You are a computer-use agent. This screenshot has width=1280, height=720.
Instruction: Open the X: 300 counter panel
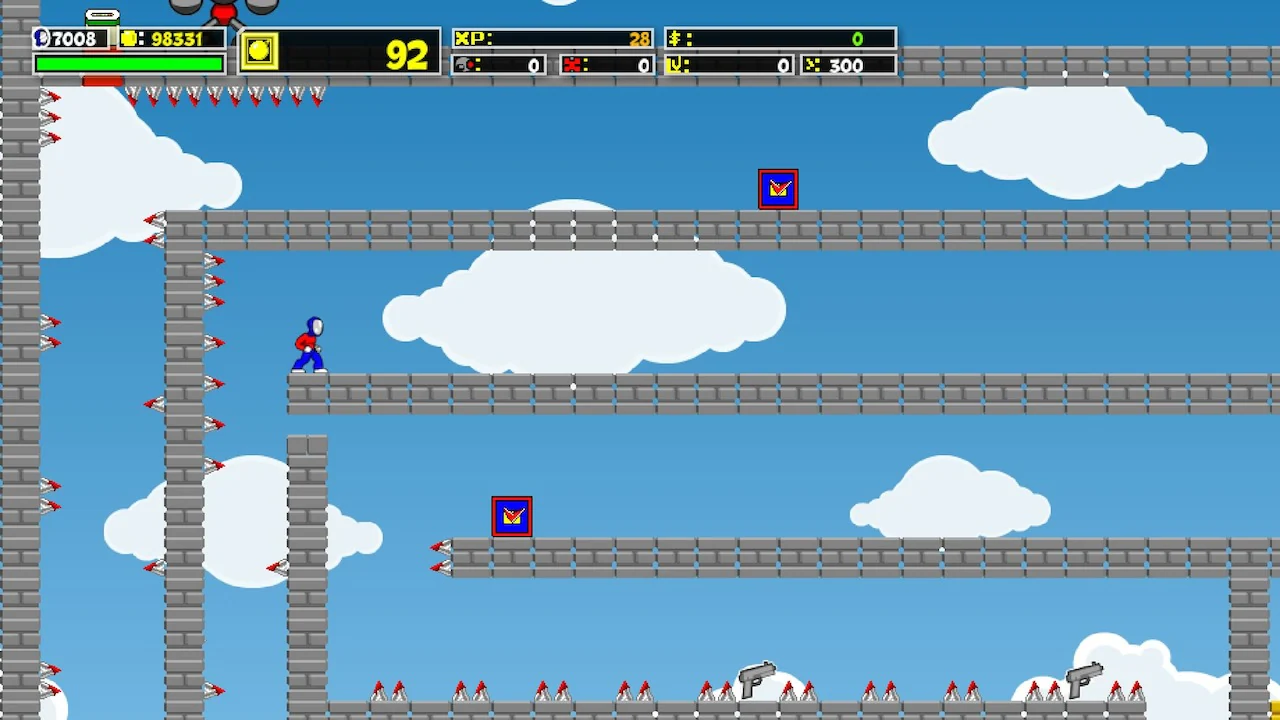848,64
